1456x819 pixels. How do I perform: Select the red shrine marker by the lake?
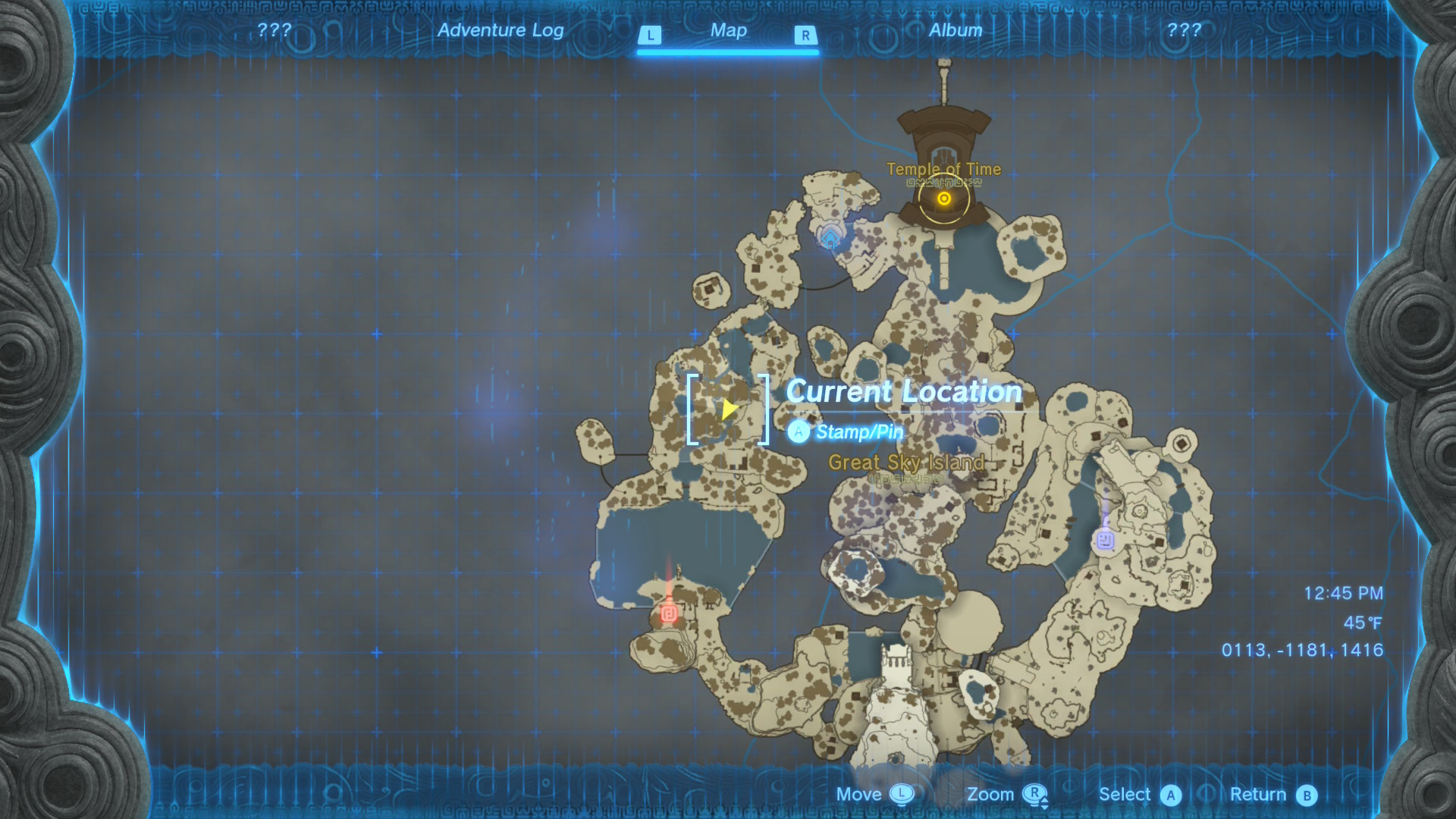pyautogui.click(x=668, y=613)
